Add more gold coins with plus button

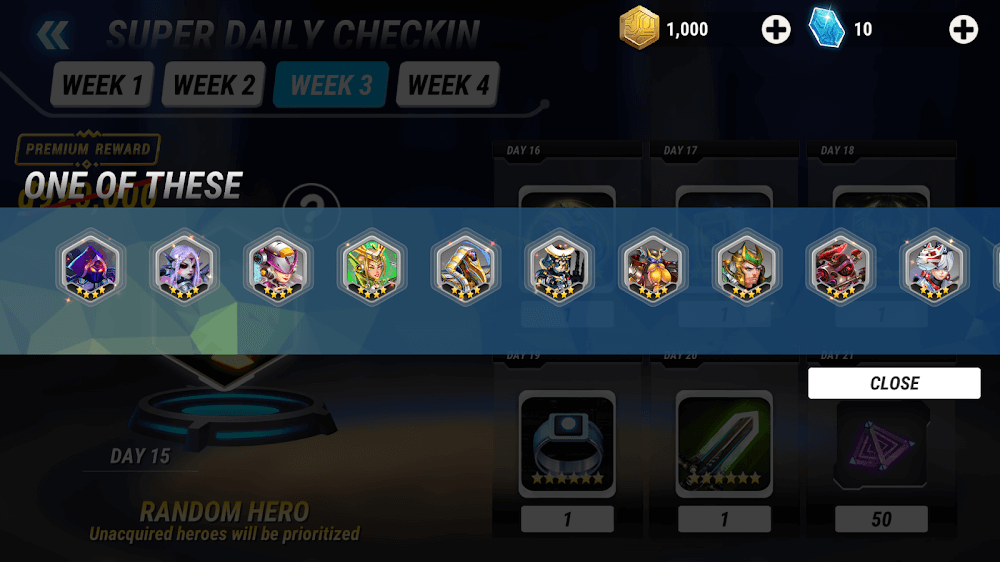click(x=776, y=30)
